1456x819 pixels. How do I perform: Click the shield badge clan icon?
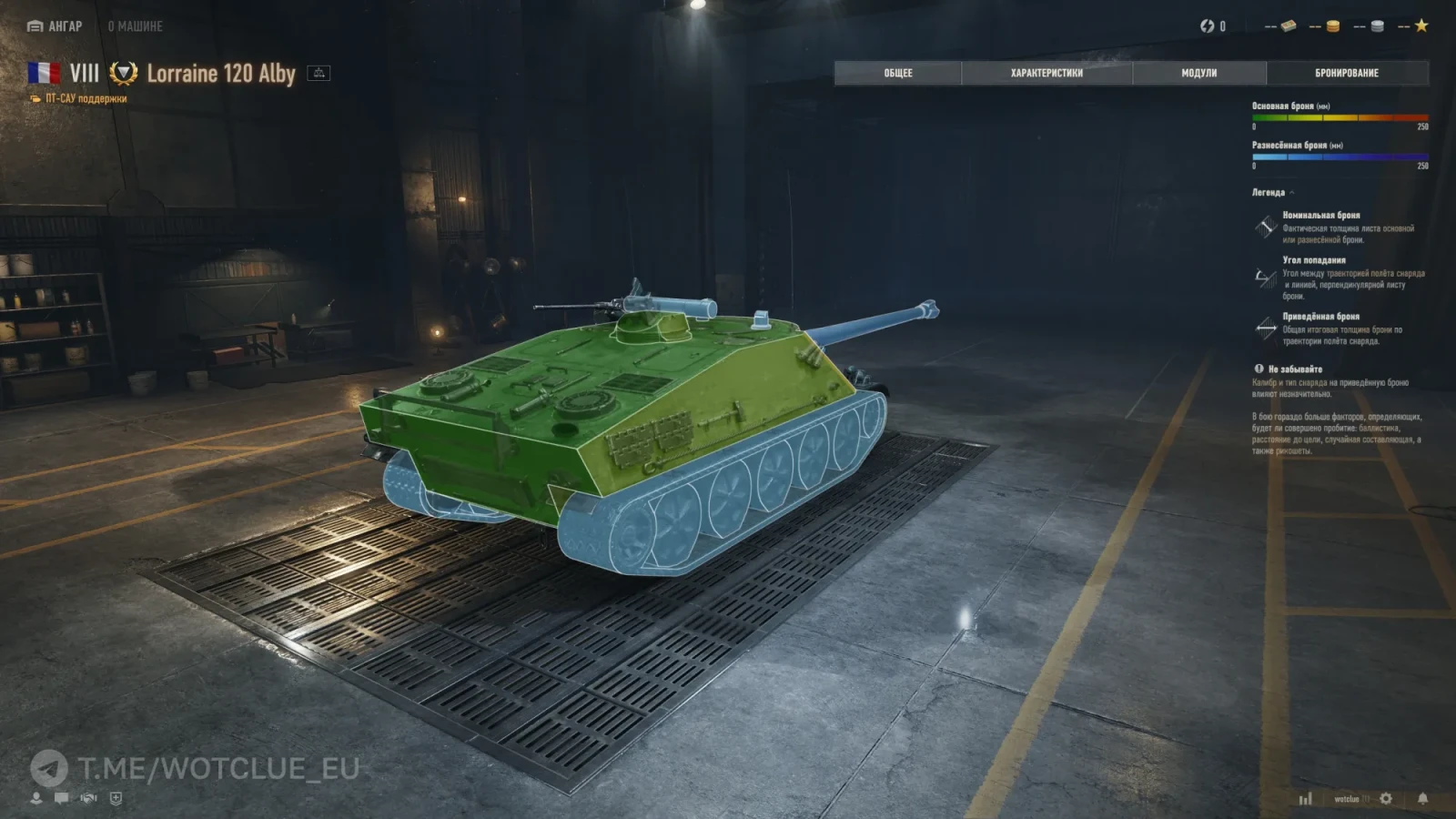point(116,798)
